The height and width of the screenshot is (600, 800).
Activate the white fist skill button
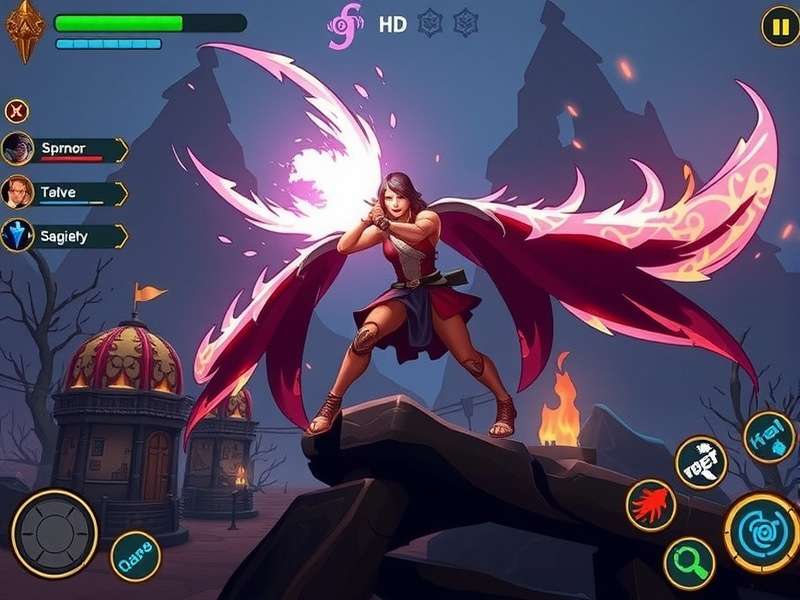[x=701, y=462]
